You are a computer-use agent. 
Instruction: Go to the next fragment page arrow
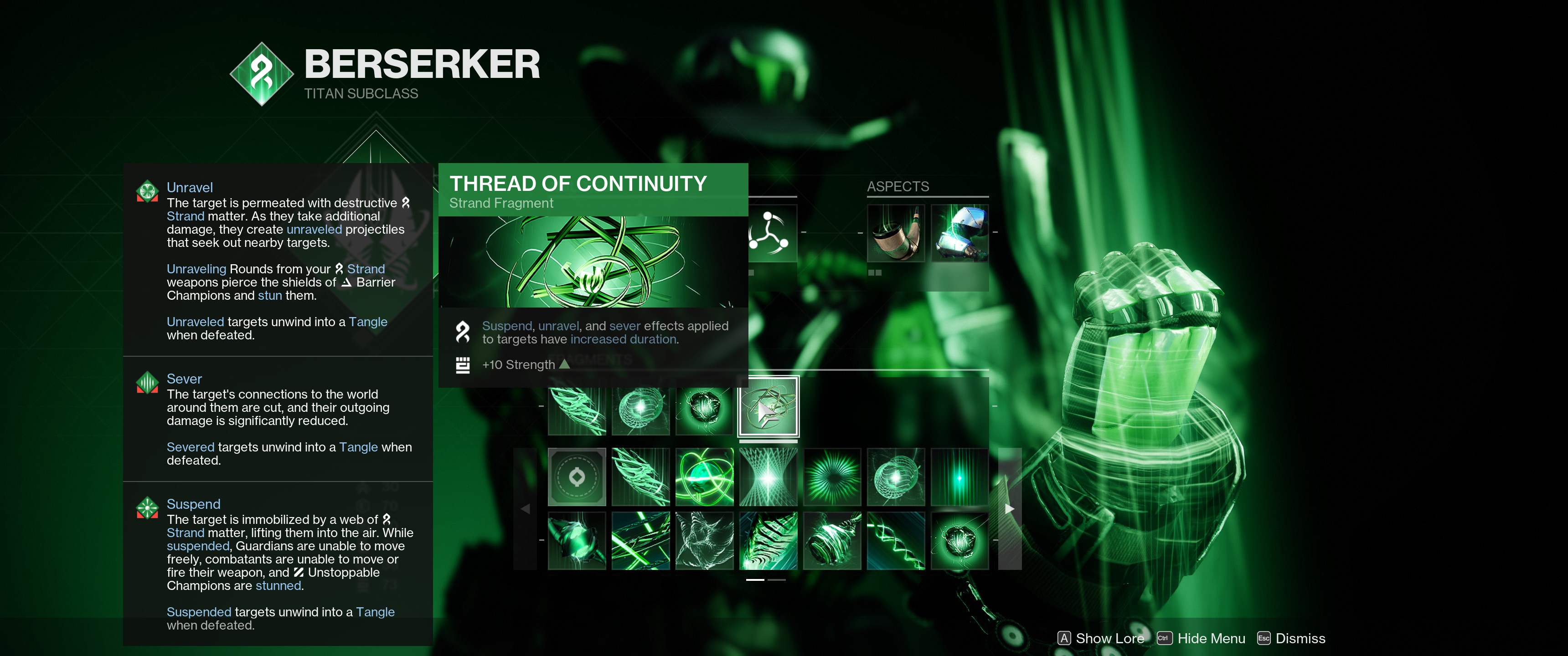pos(1009,509)
